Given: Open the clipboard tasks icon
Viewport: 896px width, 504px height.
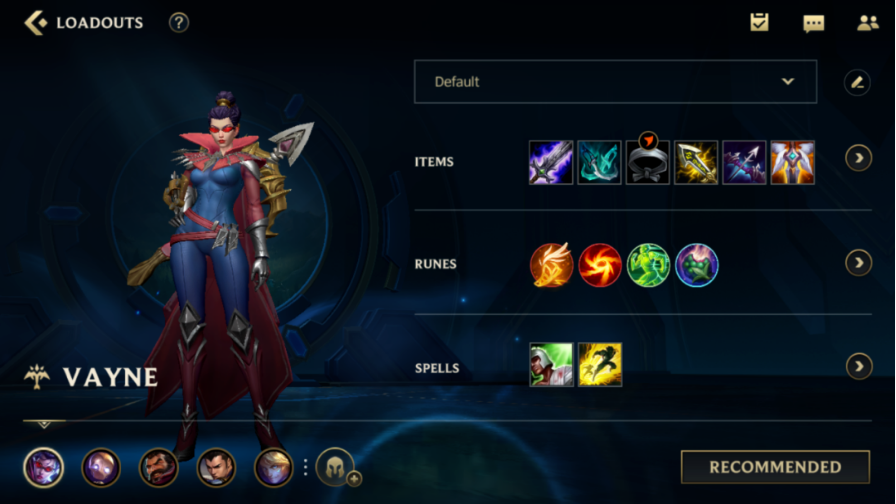Looking at the screenshot, I should click(x=760, y=22).
